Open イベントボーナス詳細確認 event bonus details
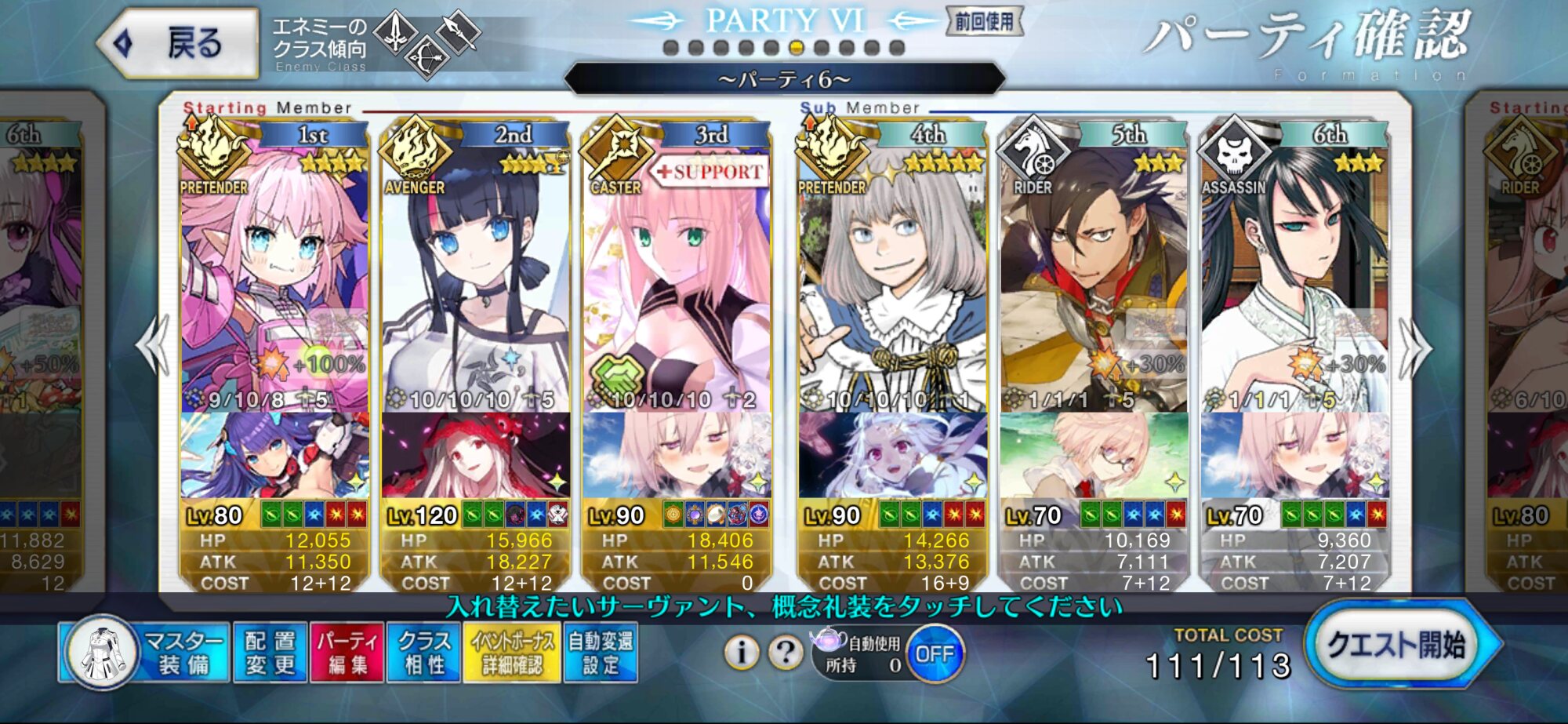This screenshot has height=724, width=1568. [511, 652]
